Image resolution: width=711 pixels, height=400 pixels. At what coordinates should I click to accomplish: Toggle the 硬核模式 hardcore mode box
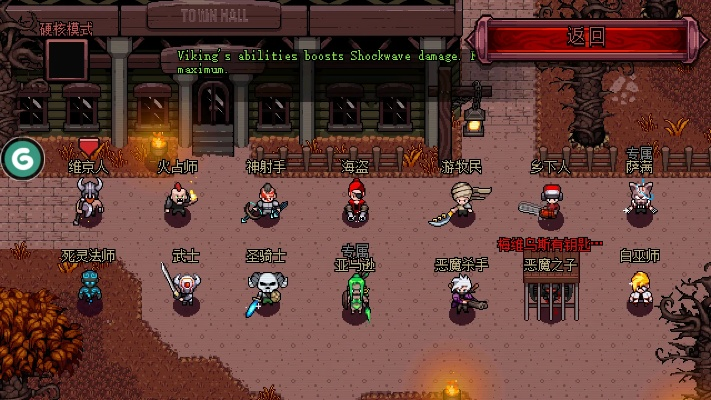pyautogui.click(x=66, y=59)
